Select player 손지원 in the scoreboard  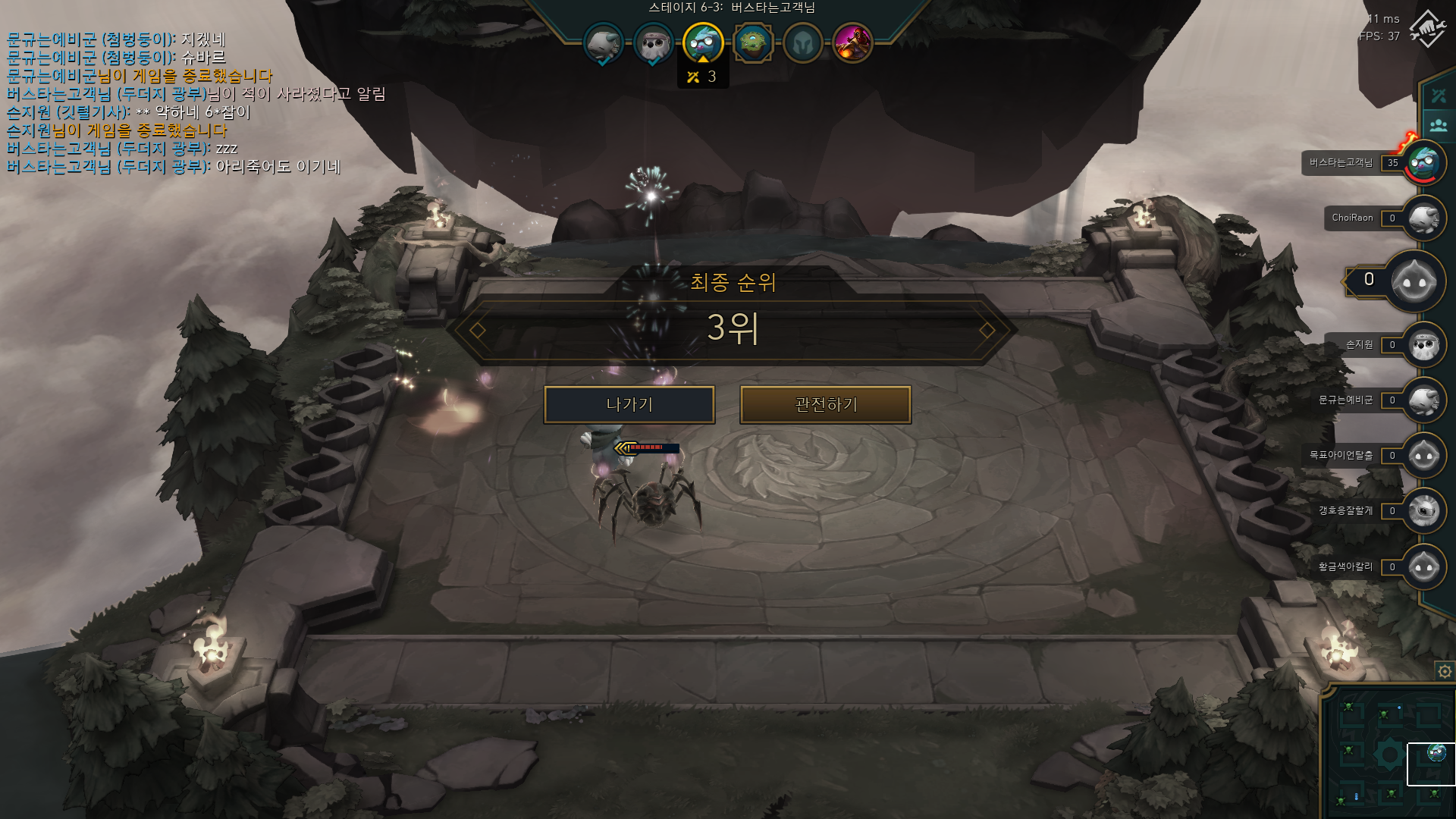(x=1424, y=345)
